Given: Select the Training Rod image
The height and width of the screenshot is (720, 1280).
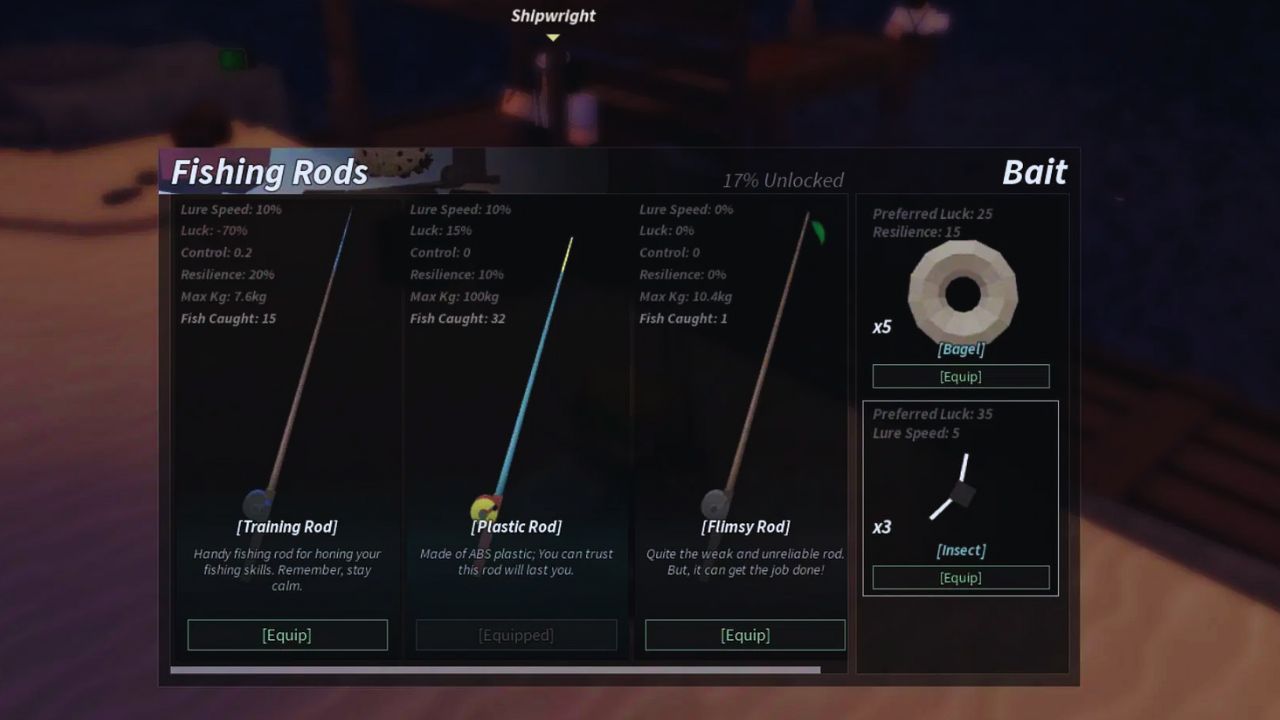Looking at the screenshot, I should [x=300, y=370].
